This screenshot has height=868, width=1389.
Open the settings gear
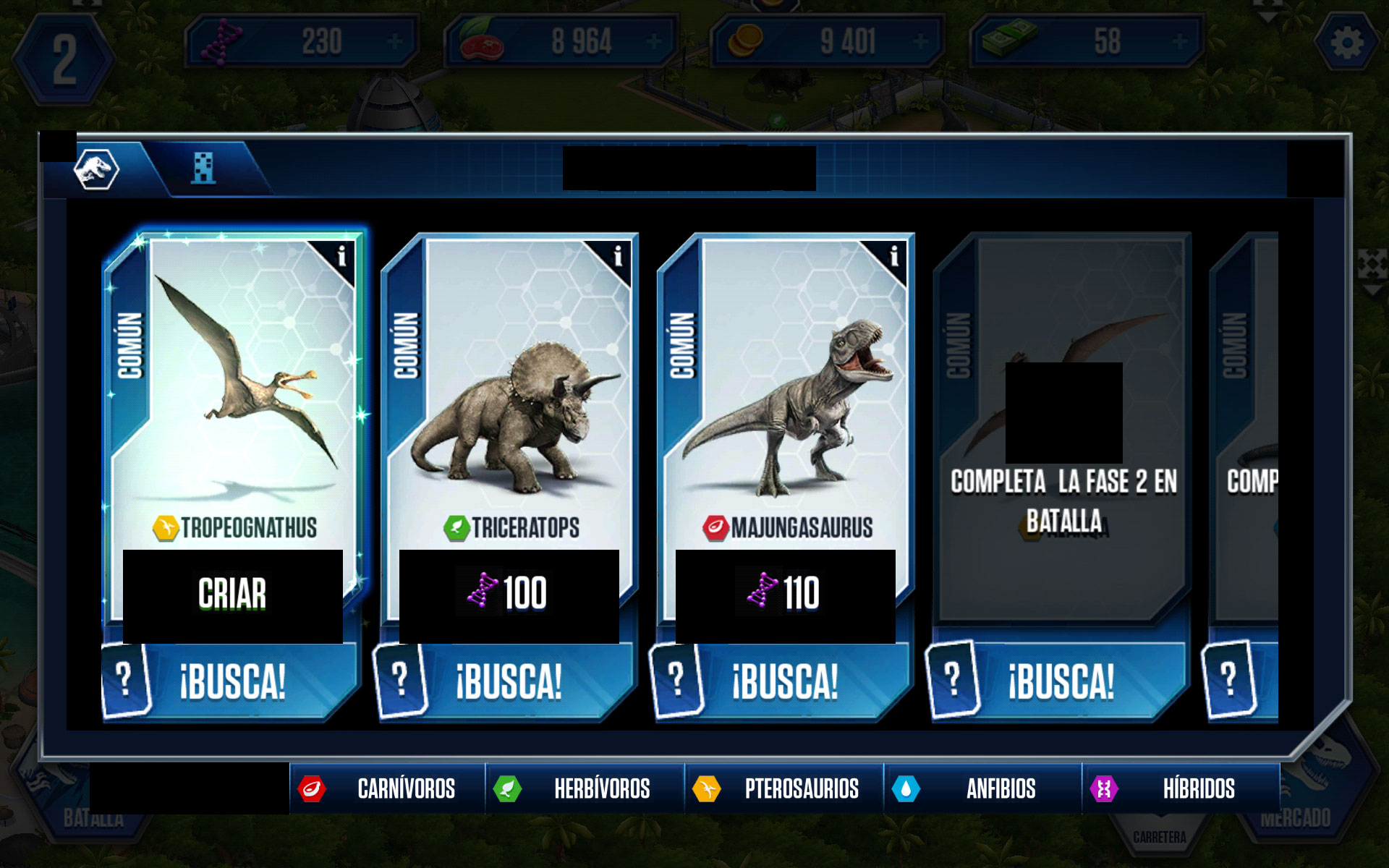click(x=1346, y=43)
